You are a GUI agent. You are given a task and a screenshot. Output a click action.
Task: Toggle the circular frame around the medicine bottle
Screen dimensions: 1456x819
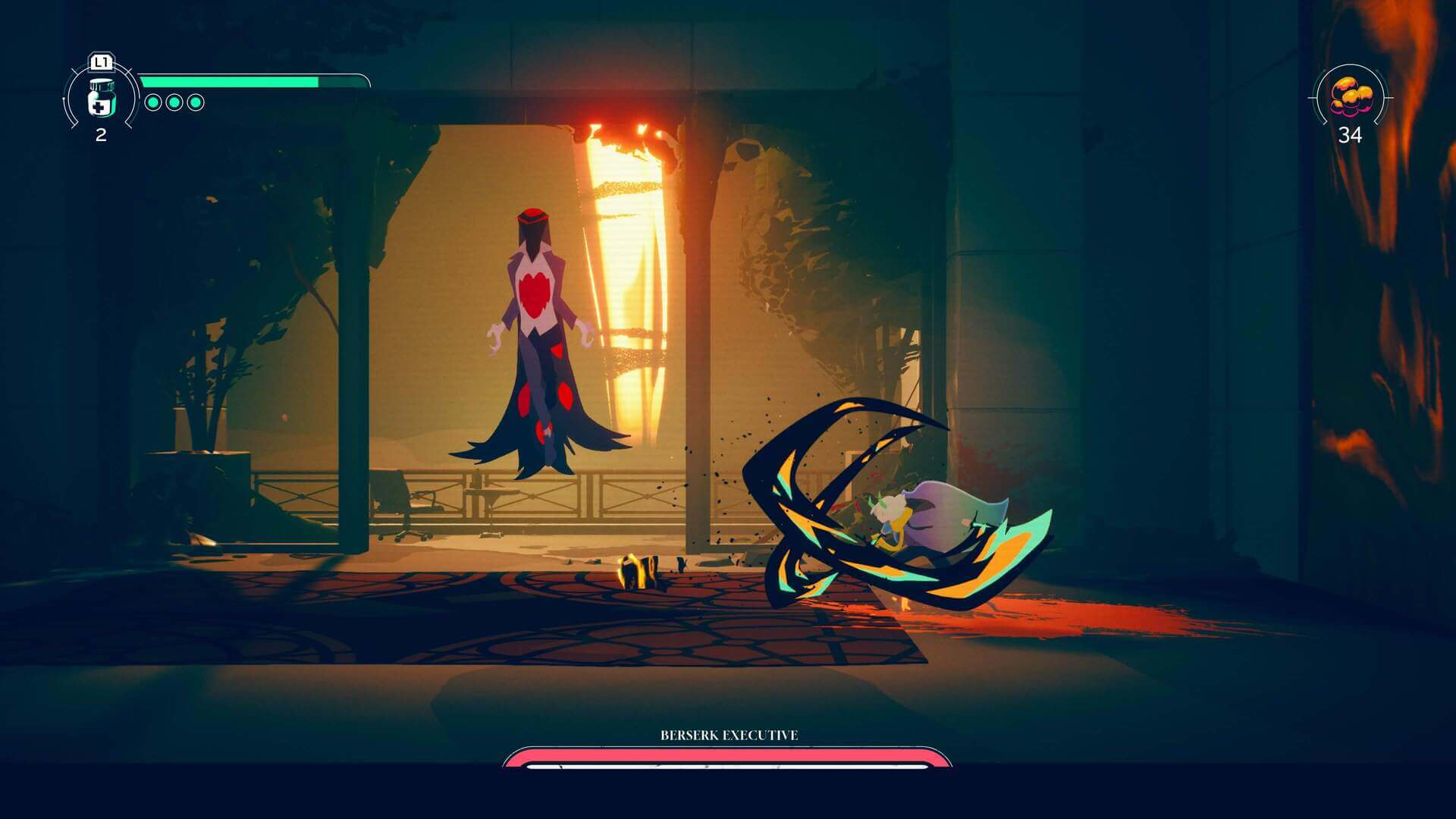71,99
